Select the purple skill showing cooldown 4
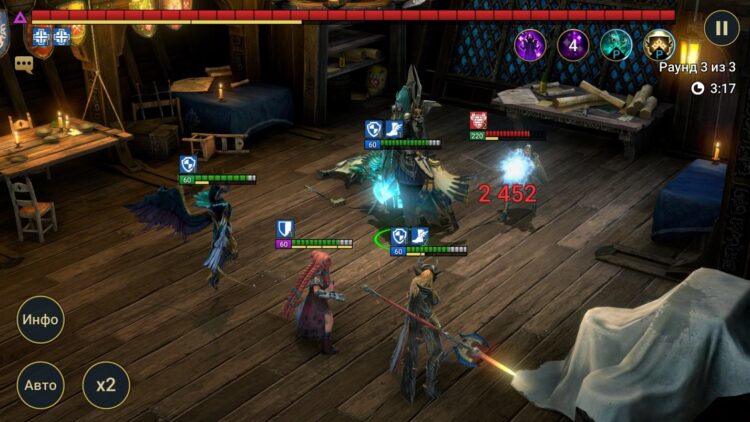Viewport: 750px width, 422px height. [573, 45]
